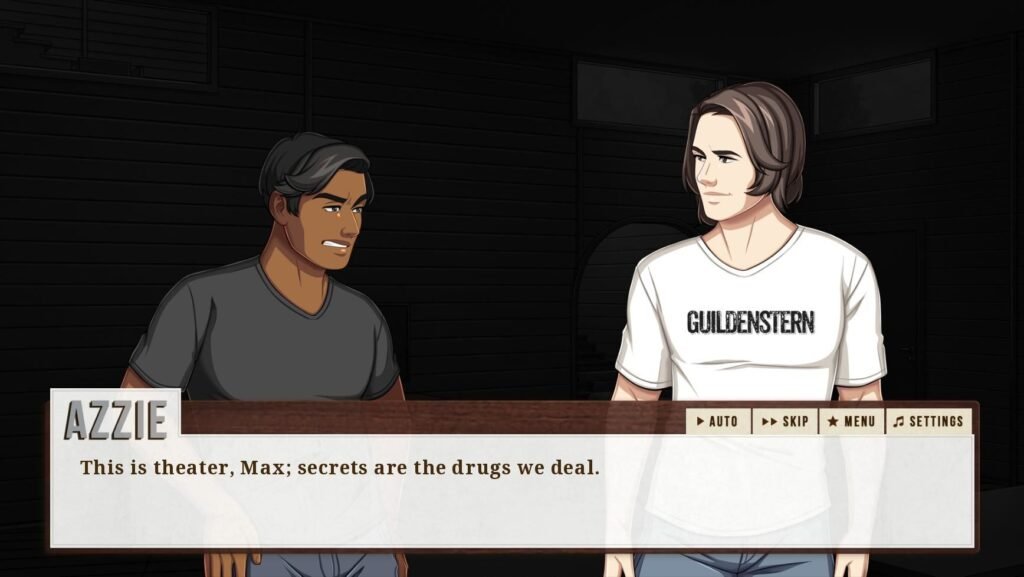Open the Menu button

(851, 421)
